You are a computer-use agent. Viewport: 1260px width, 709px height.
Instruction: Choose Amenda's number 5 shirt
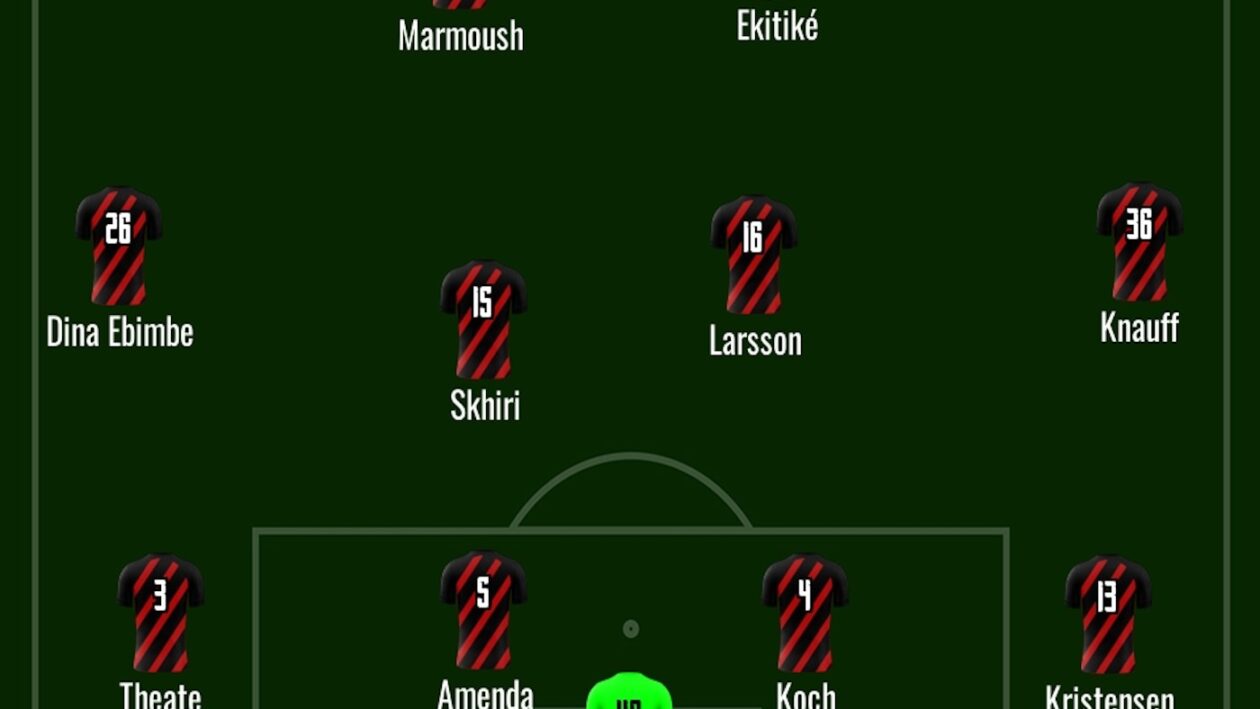(484, 609)
